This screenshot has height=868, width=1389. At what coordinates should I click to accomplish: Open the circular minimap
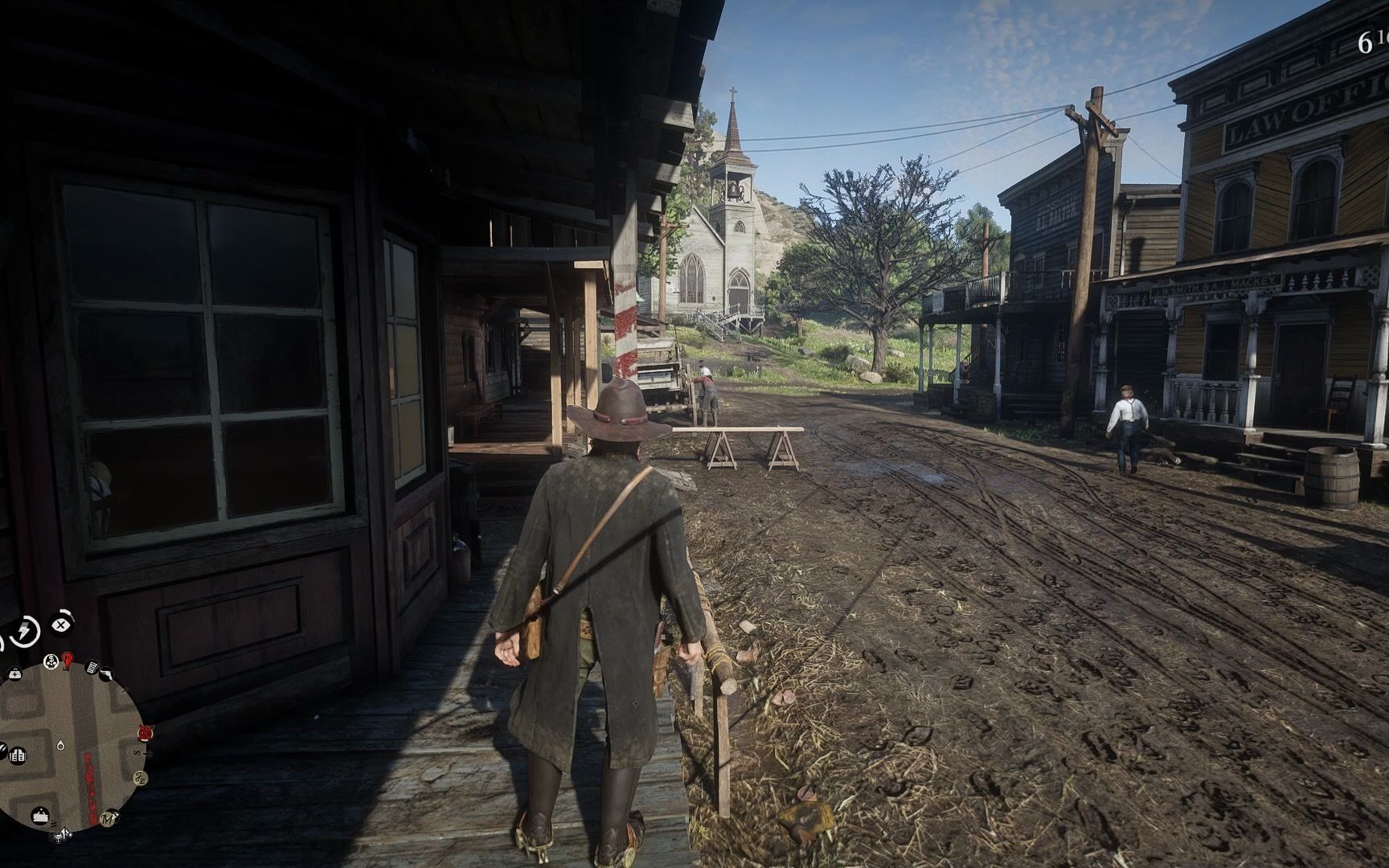click(x=71, y=747)
